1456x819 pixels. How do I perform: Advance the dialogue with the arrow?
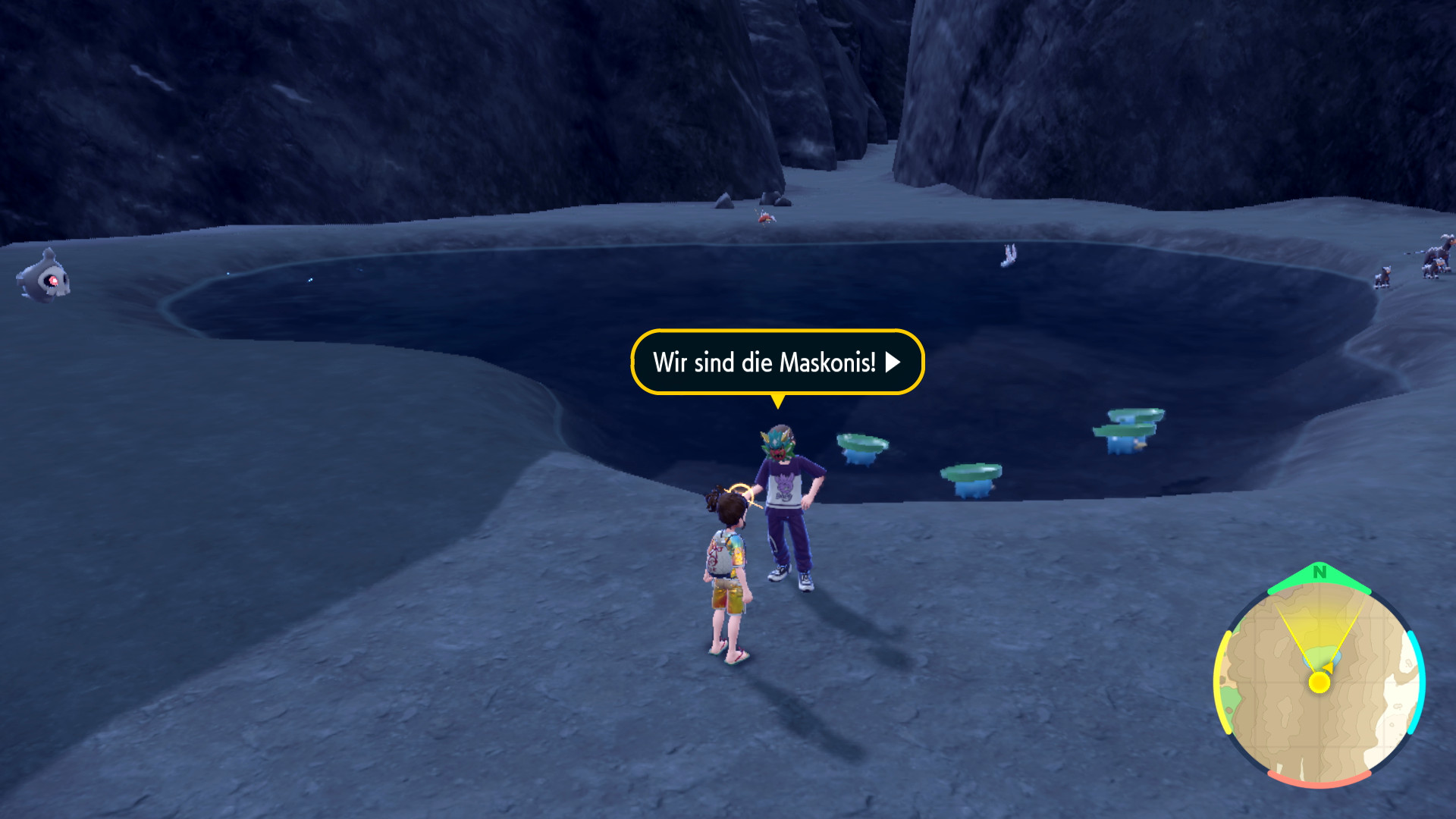tap(893, 362)
